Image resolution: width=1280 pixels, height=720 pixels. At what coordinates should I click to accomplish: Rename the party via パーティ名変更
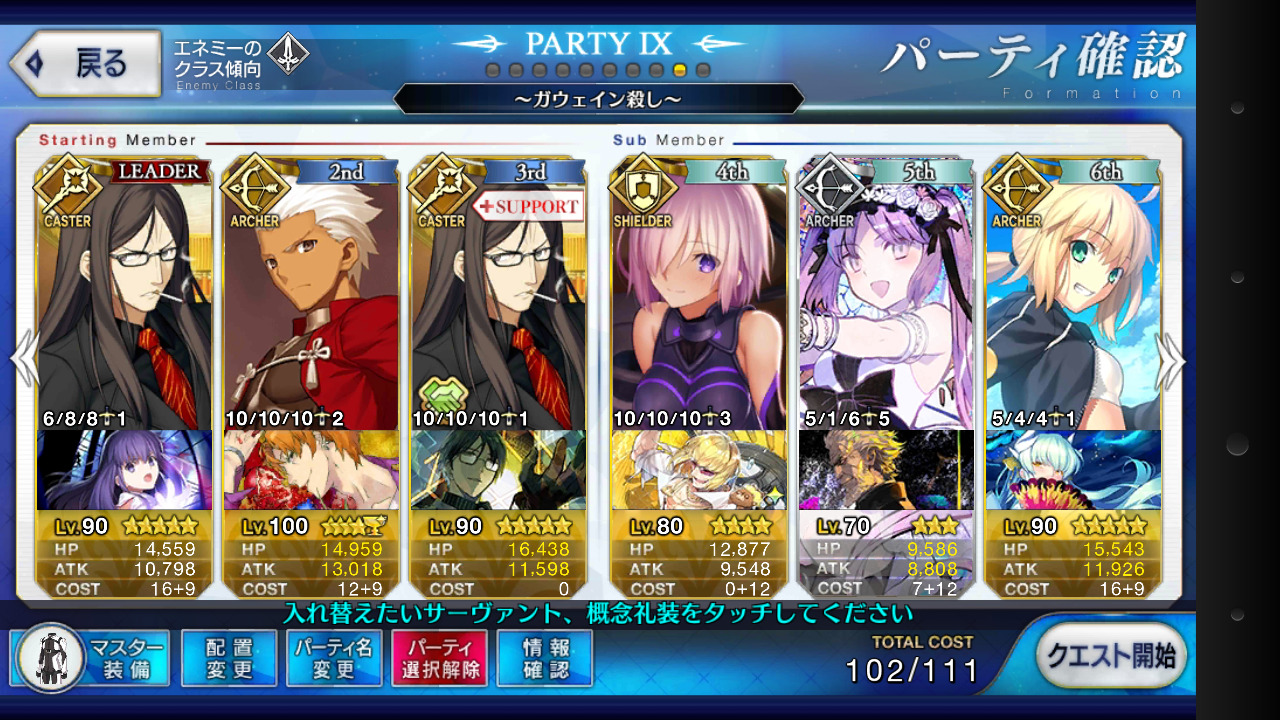click(334, 658)
